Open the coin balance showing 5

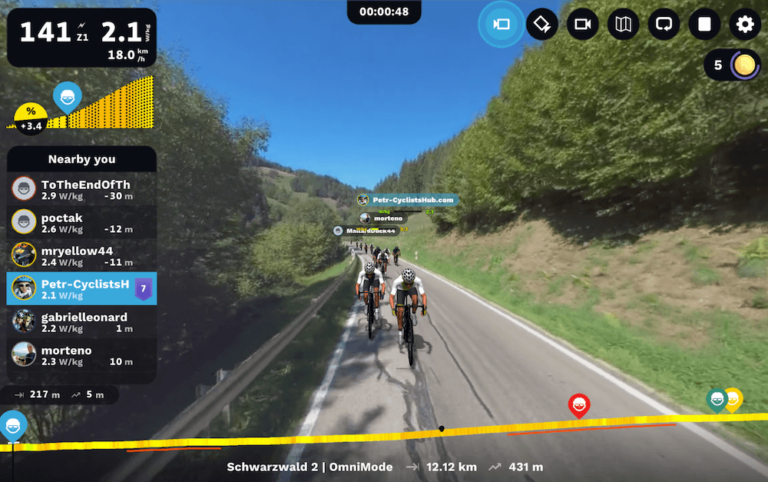732,66
